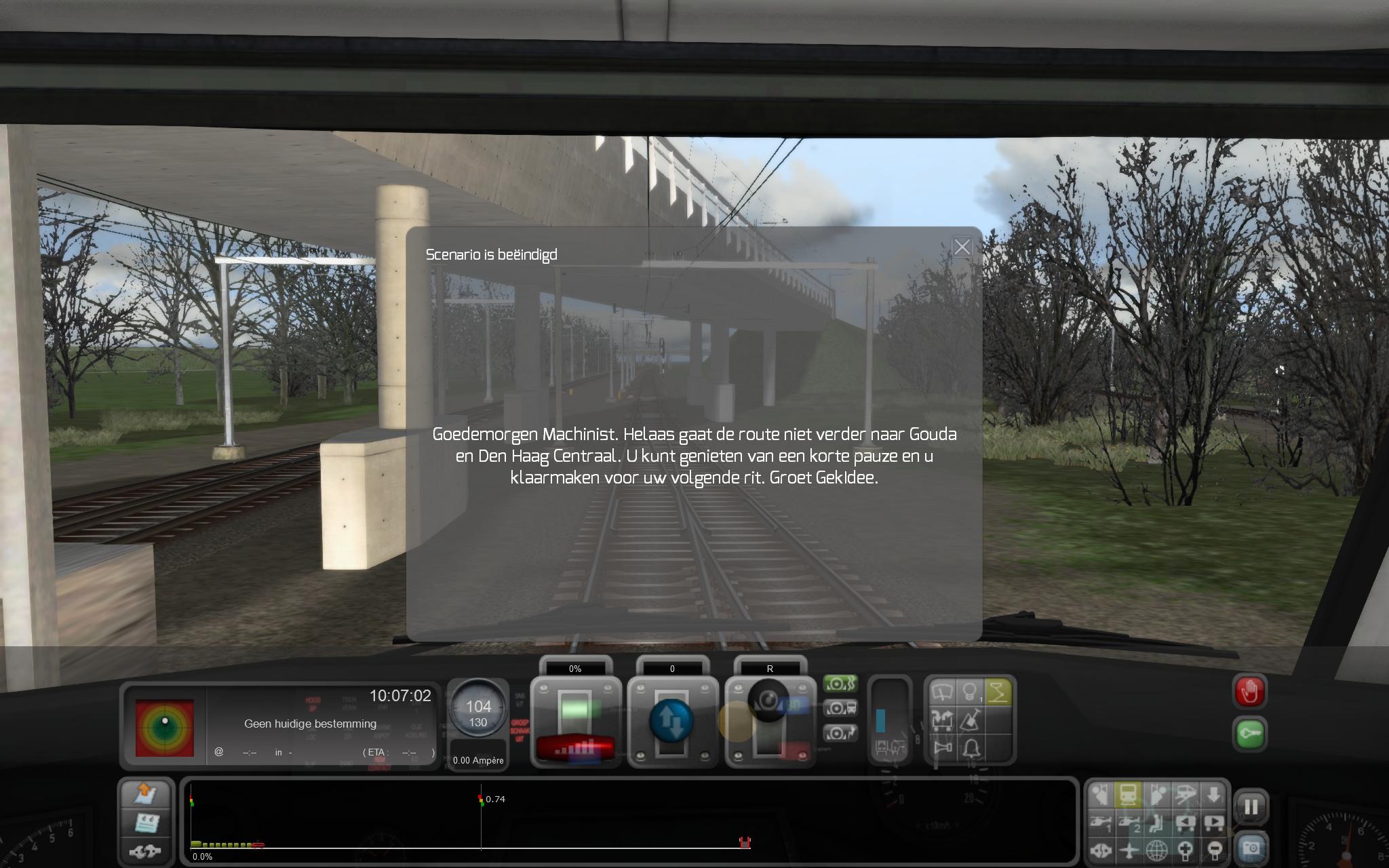This screenshot has height=868, width=1389.
Task: Click the blue reverser arrows lever
Action: click(671, 721)
